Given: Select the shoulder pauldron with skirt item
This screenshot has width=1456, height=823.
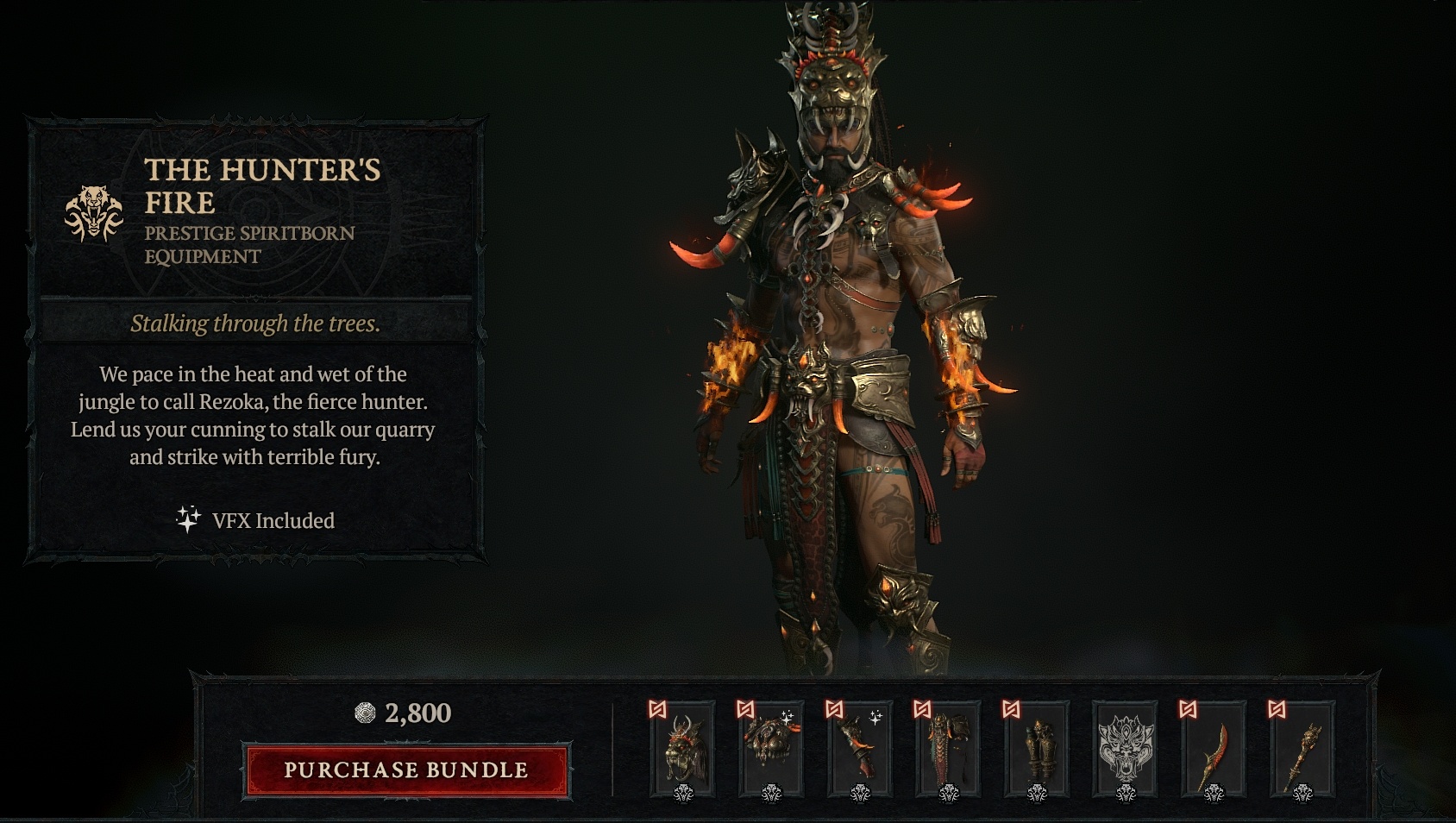Looking at the screenshot, I should 946,749.
